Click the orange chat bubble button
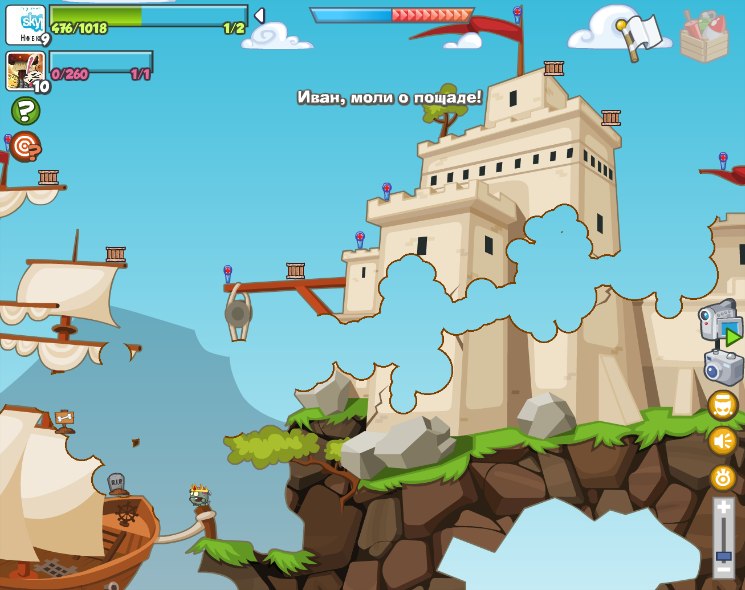This screenshot has width=745, height=590. coord(723,405)
